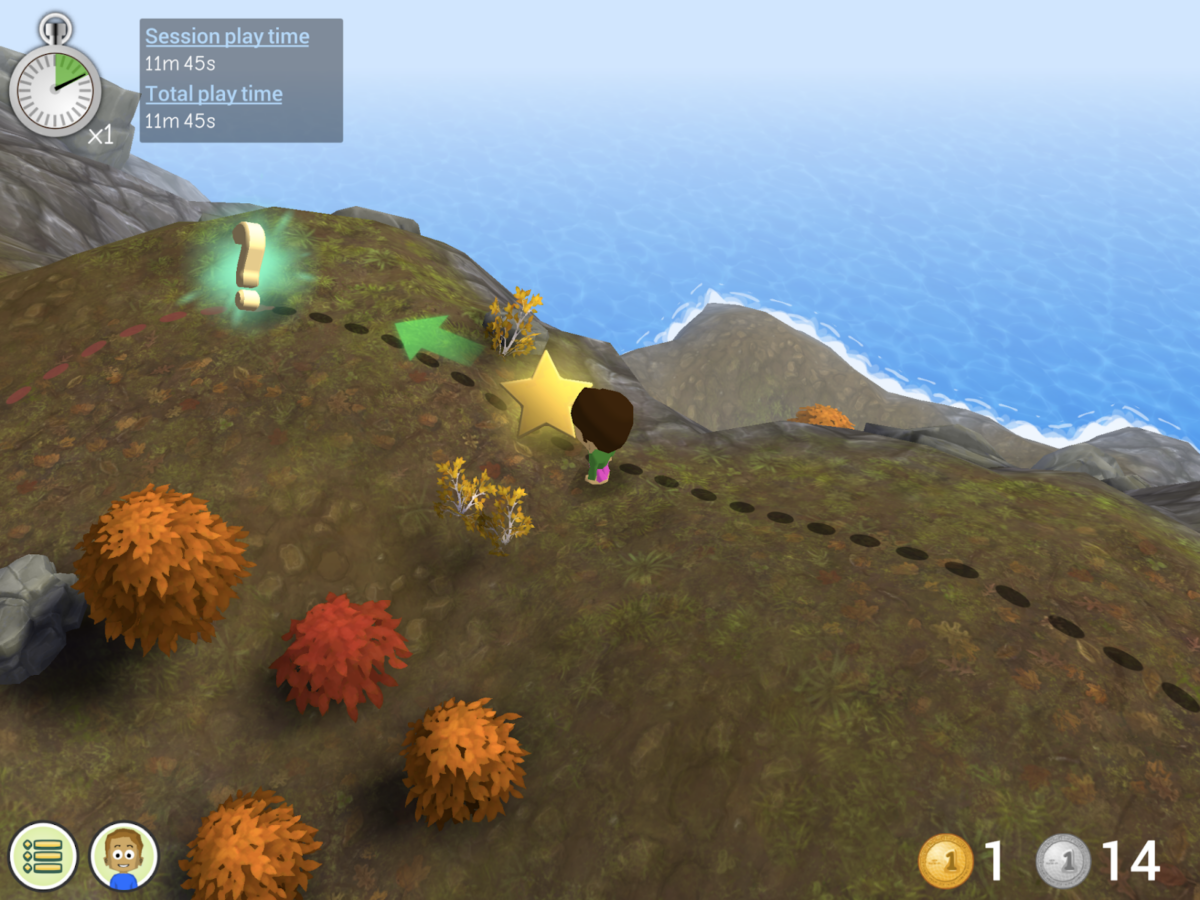This screenshot has height=900, width=1200.
Task: Click the stopwatch timer icon
Action: 55,82
